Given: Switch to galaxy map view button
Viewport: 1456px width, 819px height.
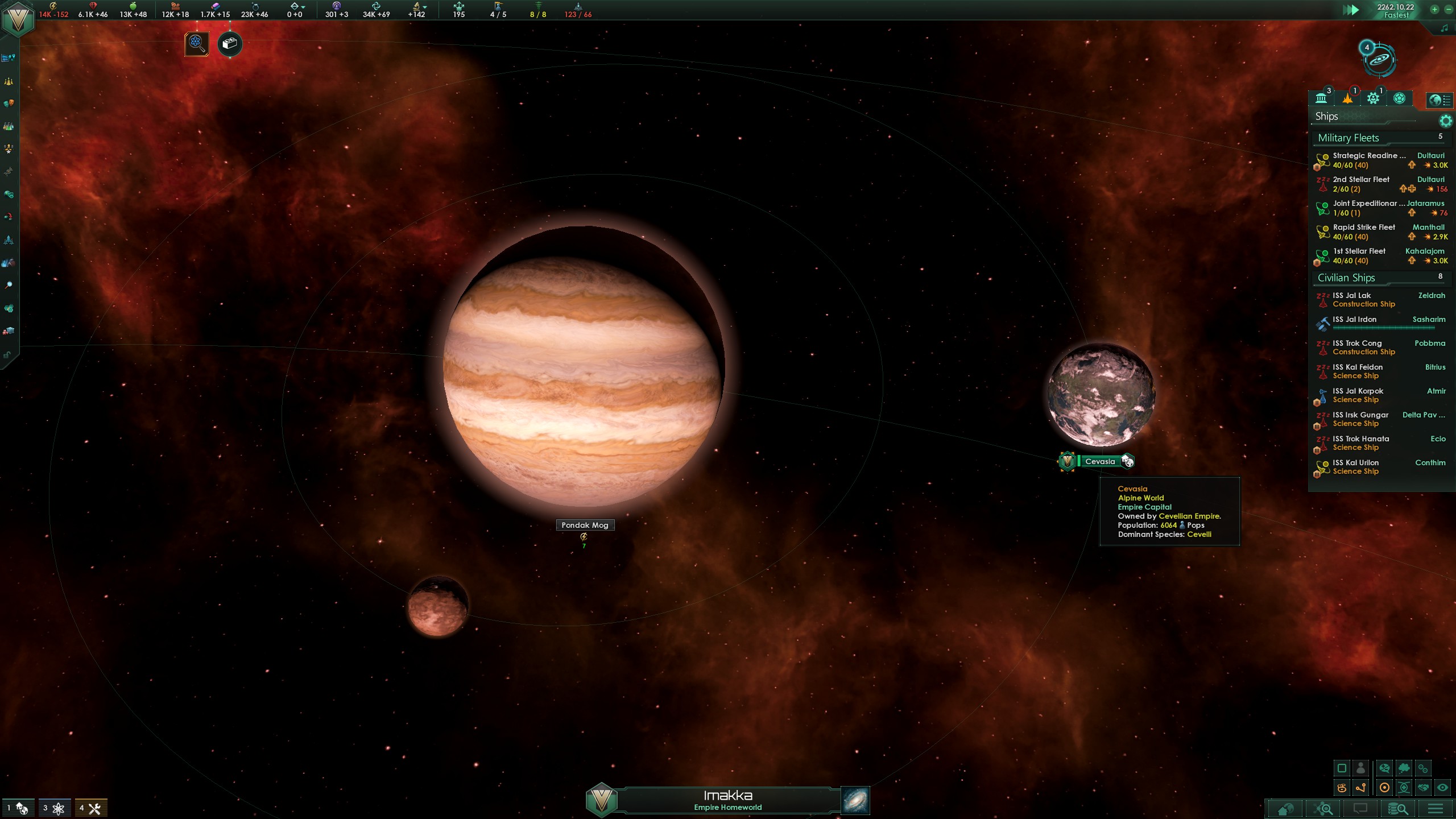Looking at the screenshot, I should tap(855, 800).
